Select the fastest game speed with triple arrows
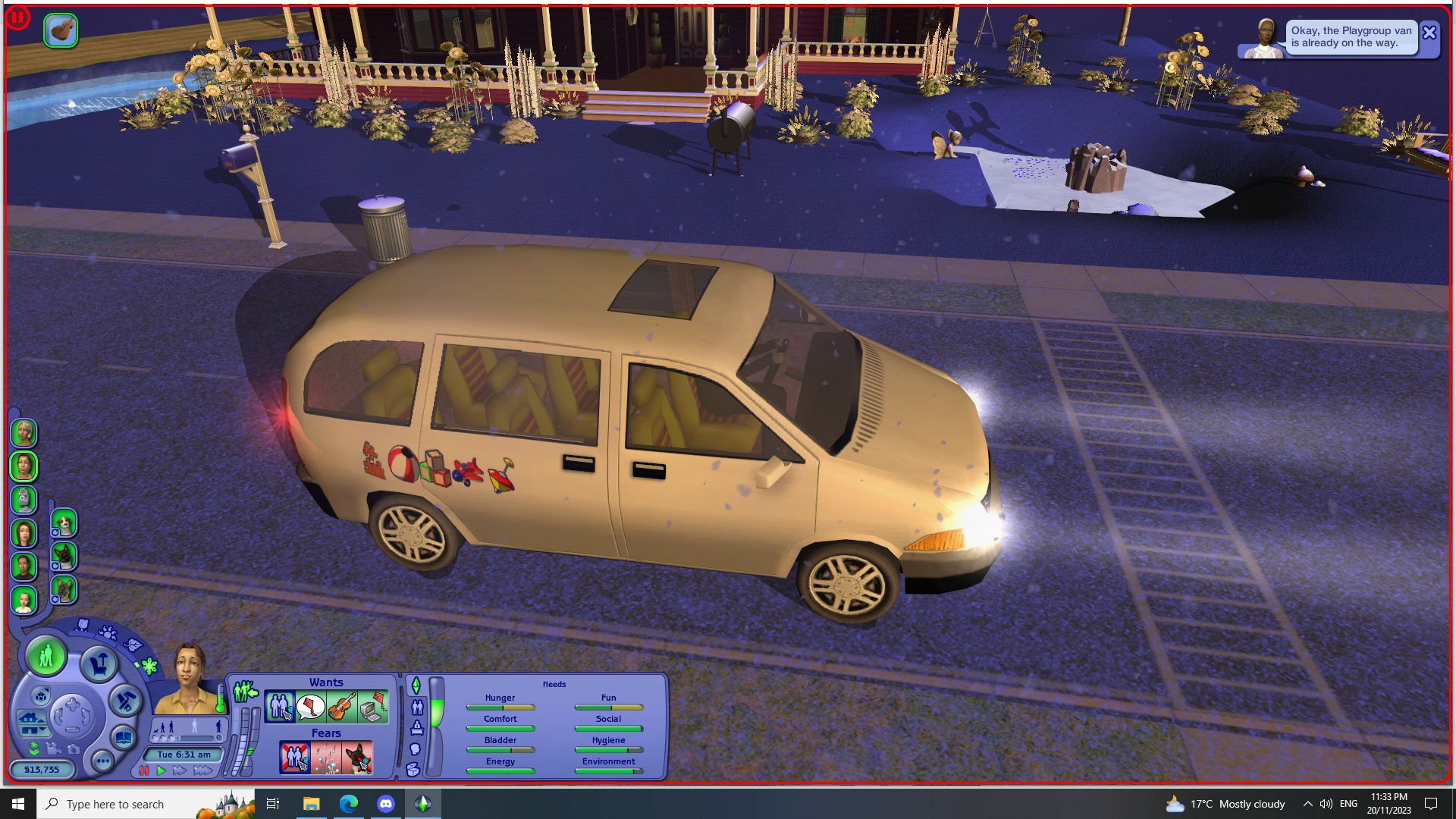 pos(201,771)
